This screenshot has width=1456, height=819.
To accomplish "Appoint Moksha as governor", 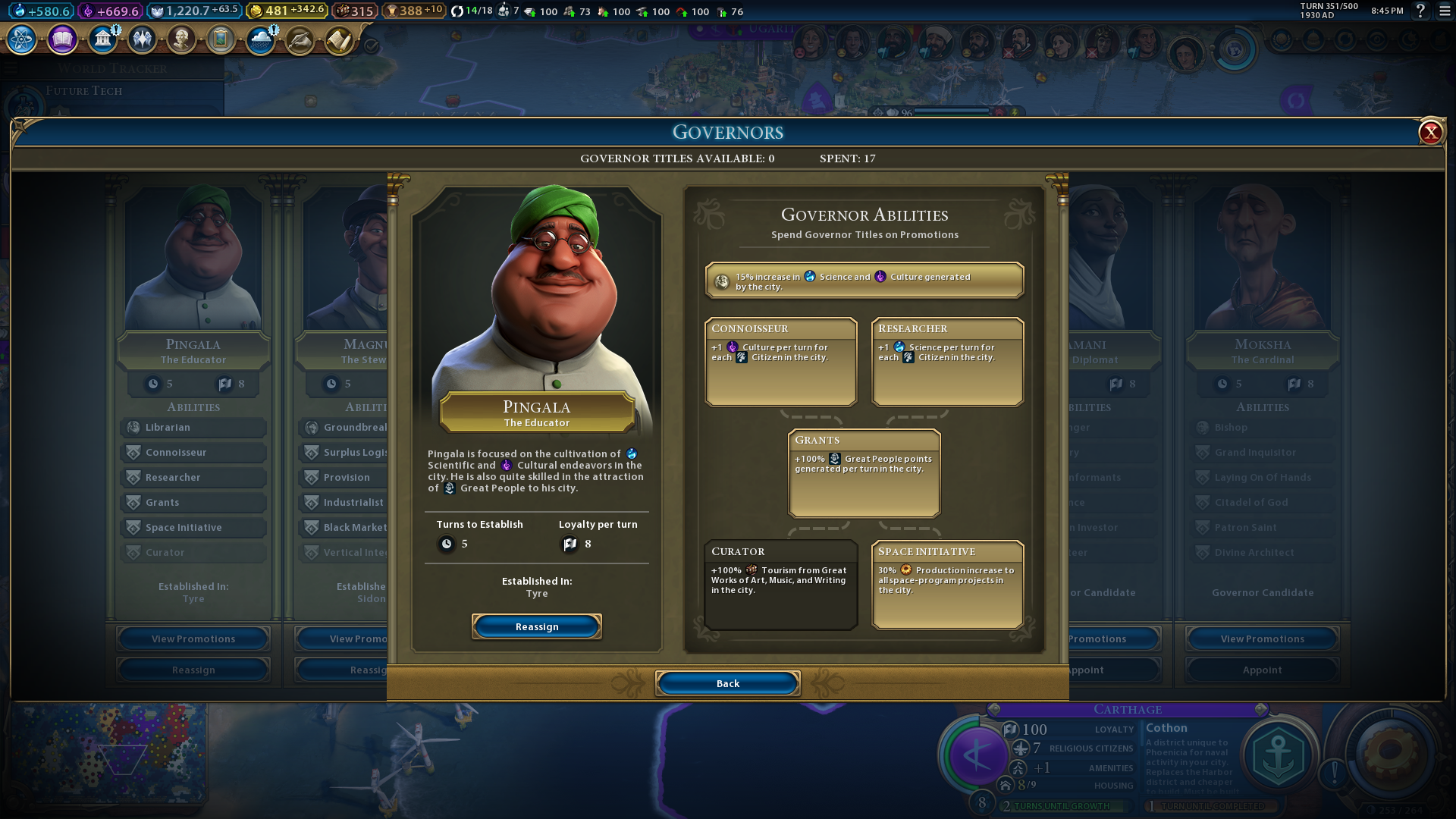I will coord(1262,670).
